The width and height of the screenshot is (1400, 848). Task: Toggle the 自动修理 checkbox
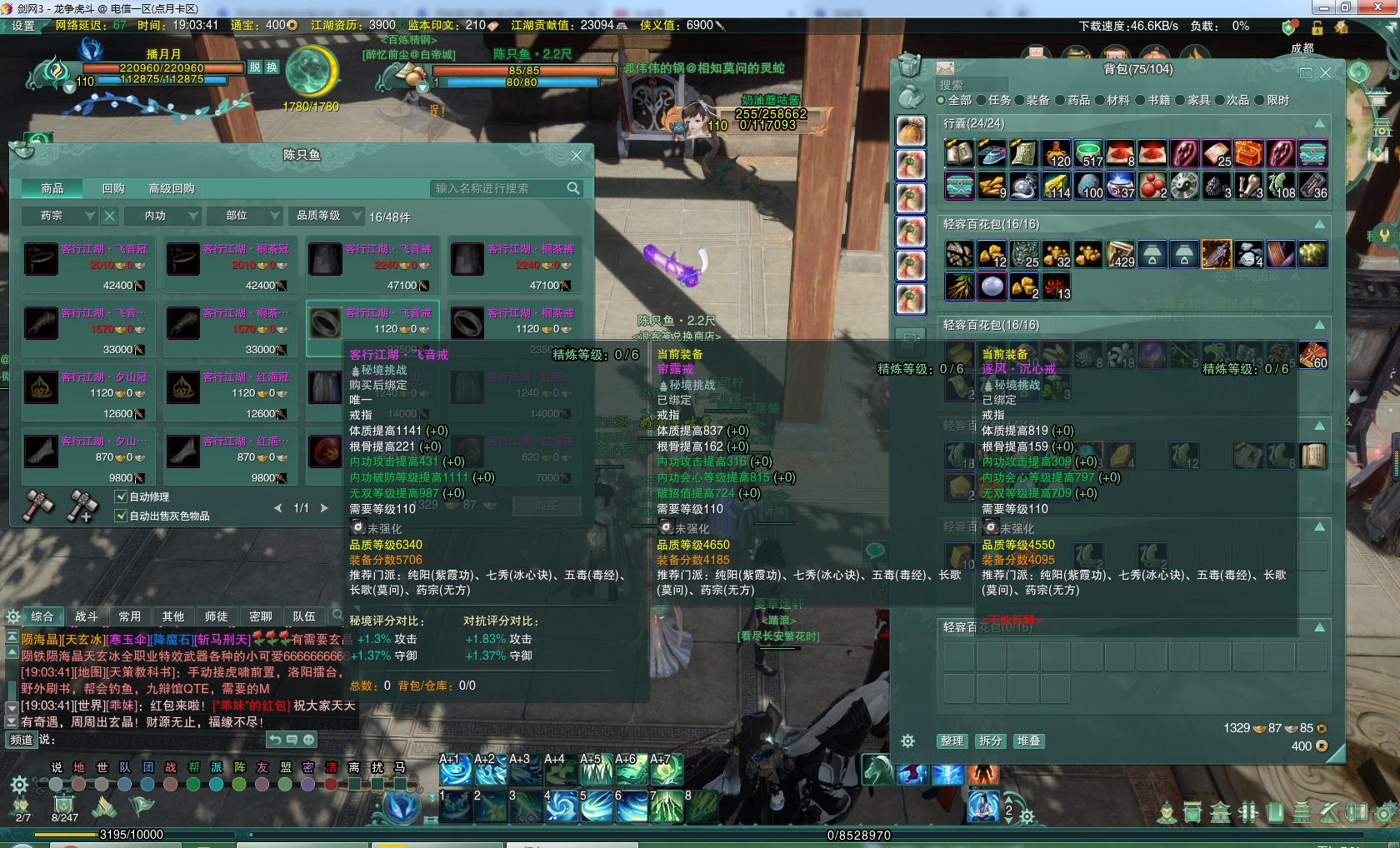tap(121, 496)
